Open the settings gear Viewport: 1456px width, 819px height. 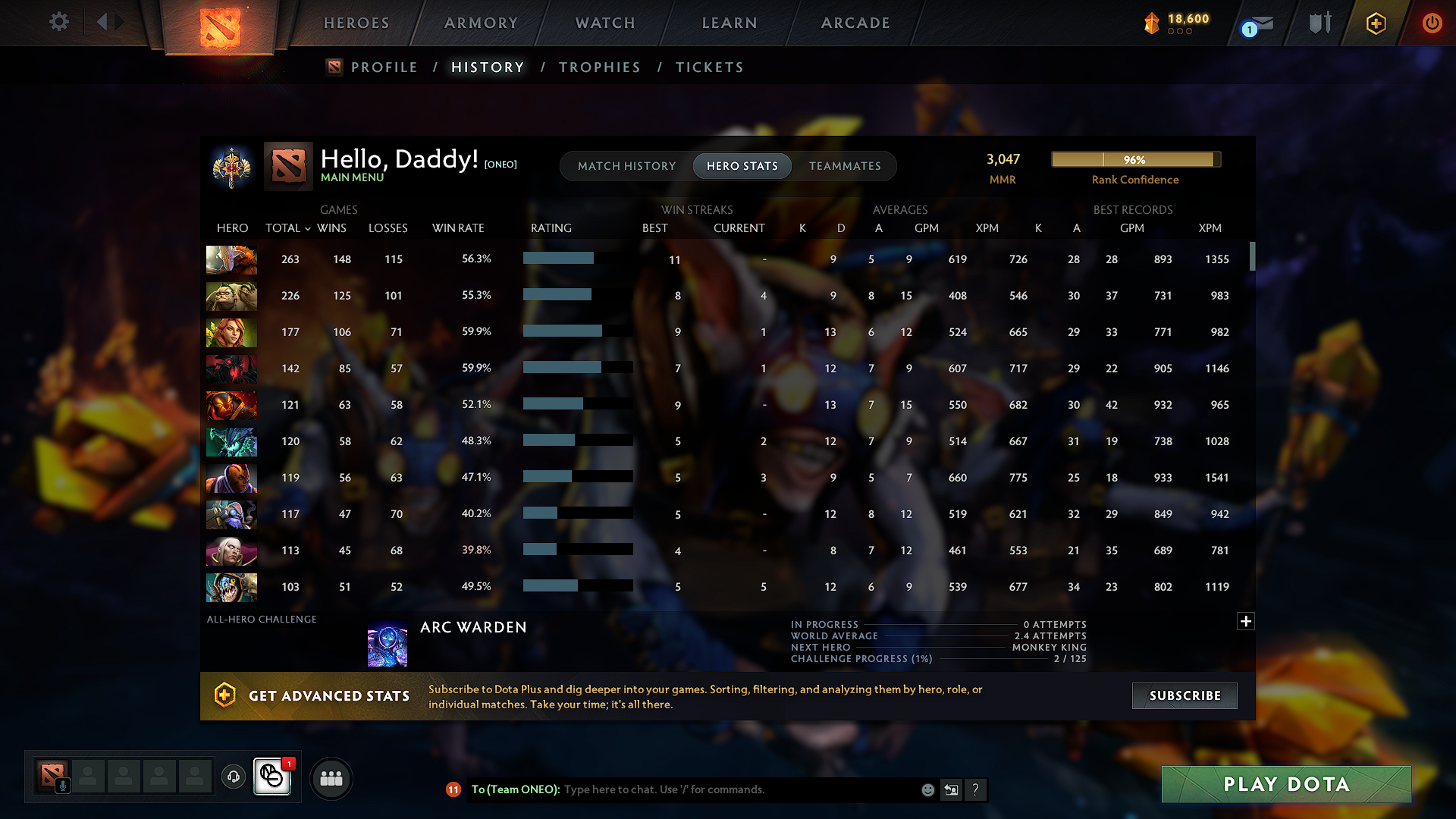[58, 22]
